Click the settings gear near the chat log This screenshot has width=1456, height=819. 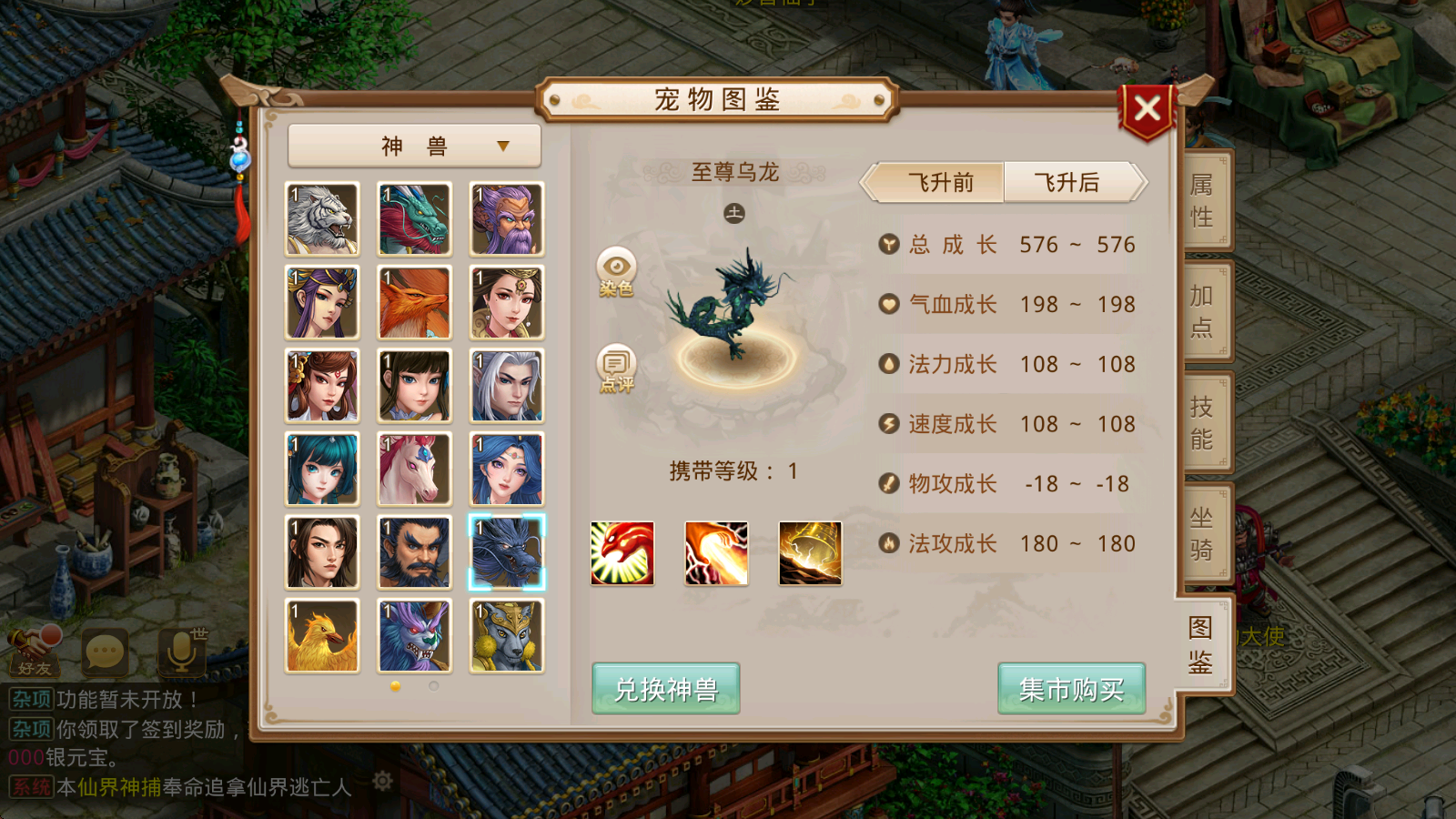click(382, 780)
